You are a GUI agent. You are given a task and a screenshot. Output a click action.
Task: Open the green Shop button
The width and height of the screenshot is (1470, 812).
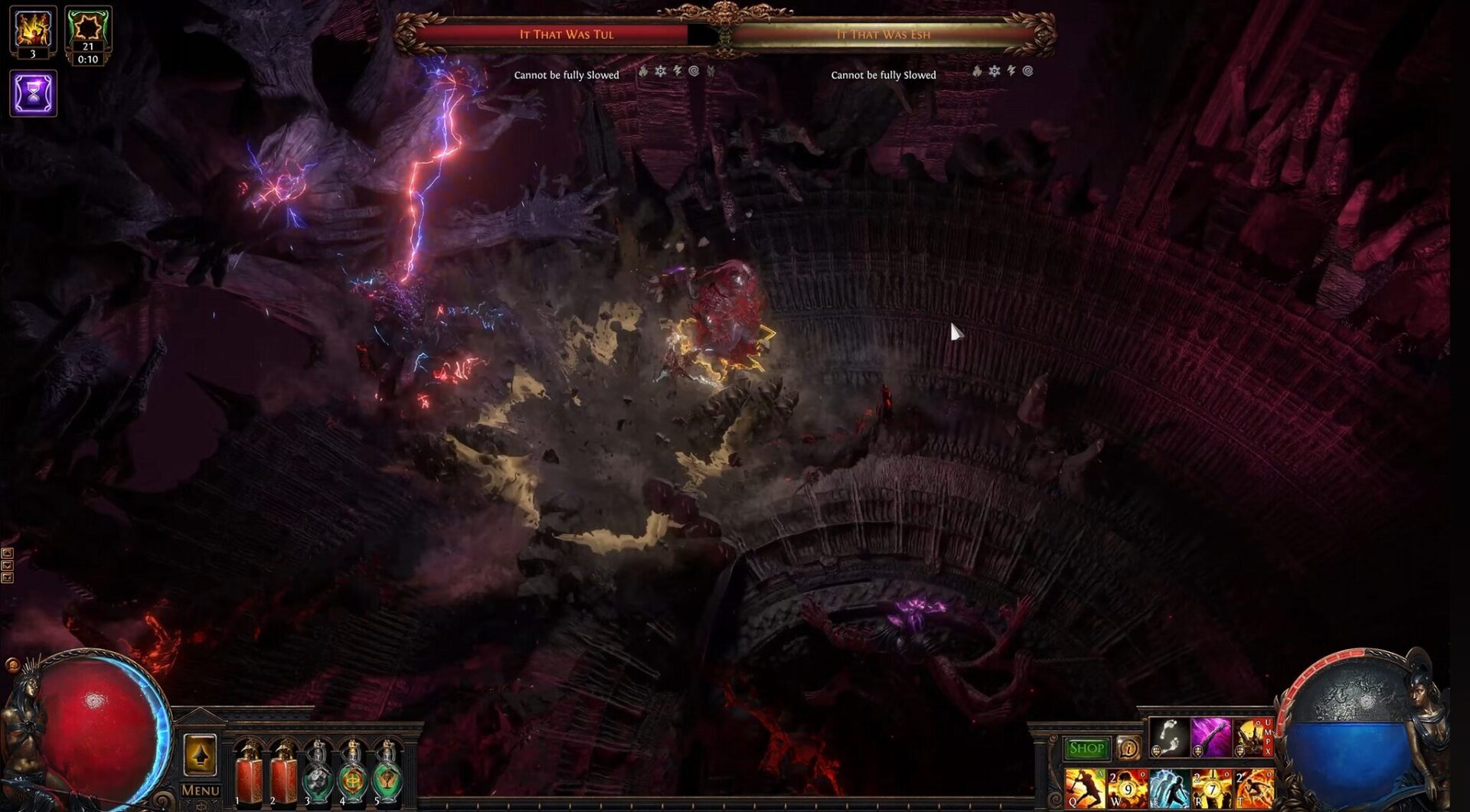(x=1086, y=748)
